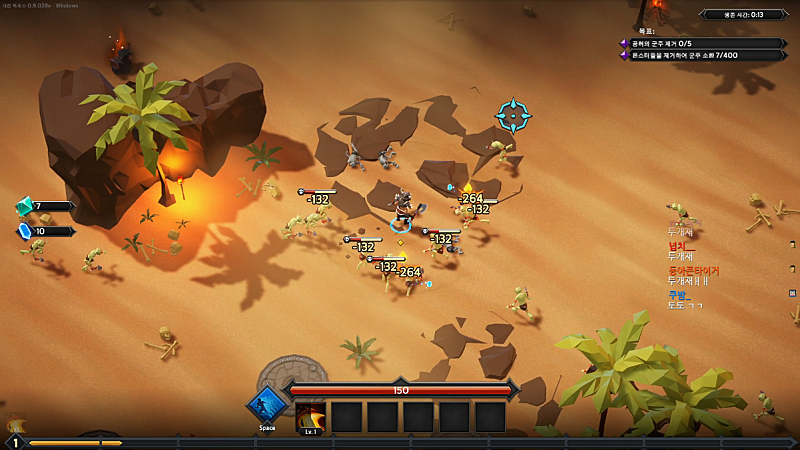
Task: Click the orange chat message in the log
Action: tap(693, 270)
